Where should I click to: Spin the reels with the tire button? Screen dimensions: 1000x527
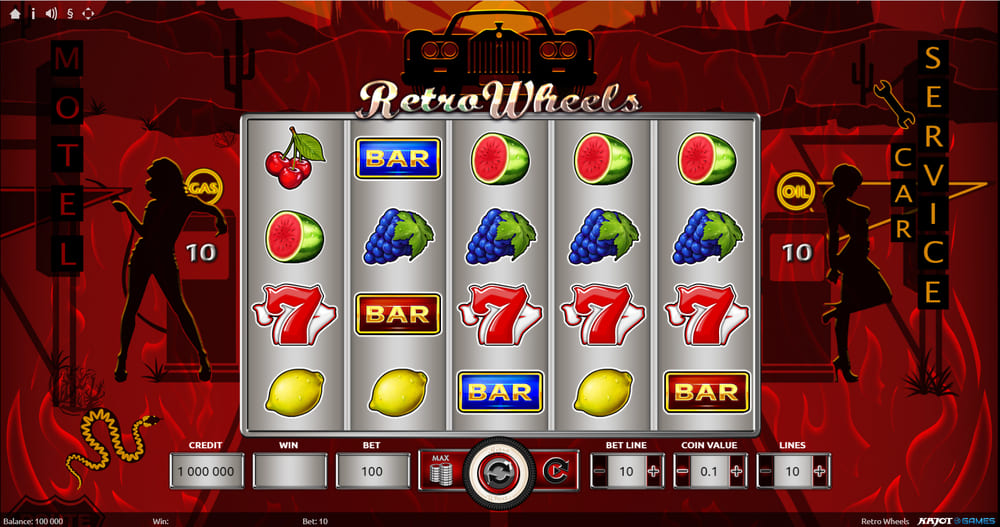pyautogui.click(x=496, y=469)
